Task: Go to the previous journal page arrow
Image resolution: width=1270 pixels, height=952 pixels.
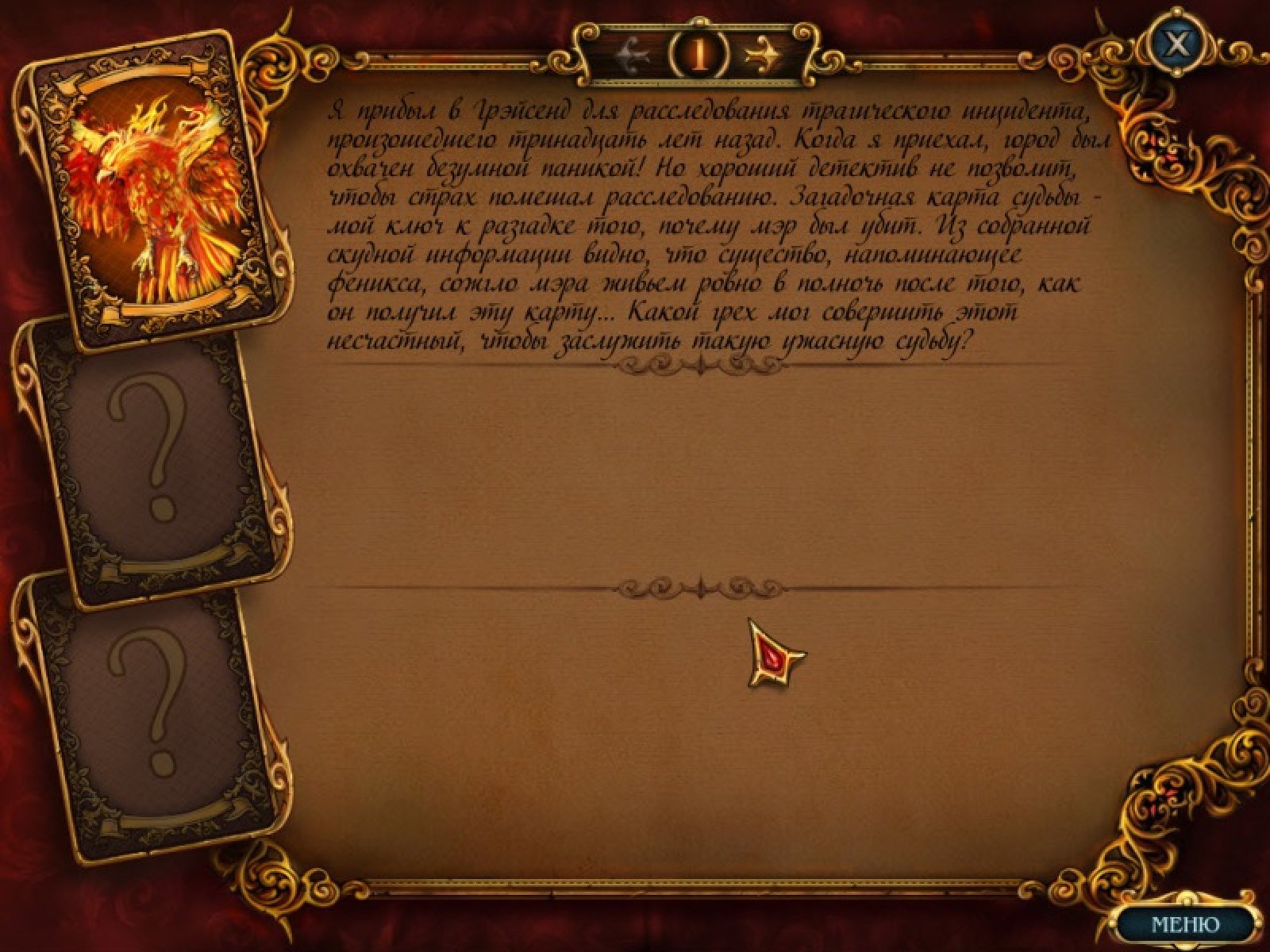Action: tap(635, 54)
